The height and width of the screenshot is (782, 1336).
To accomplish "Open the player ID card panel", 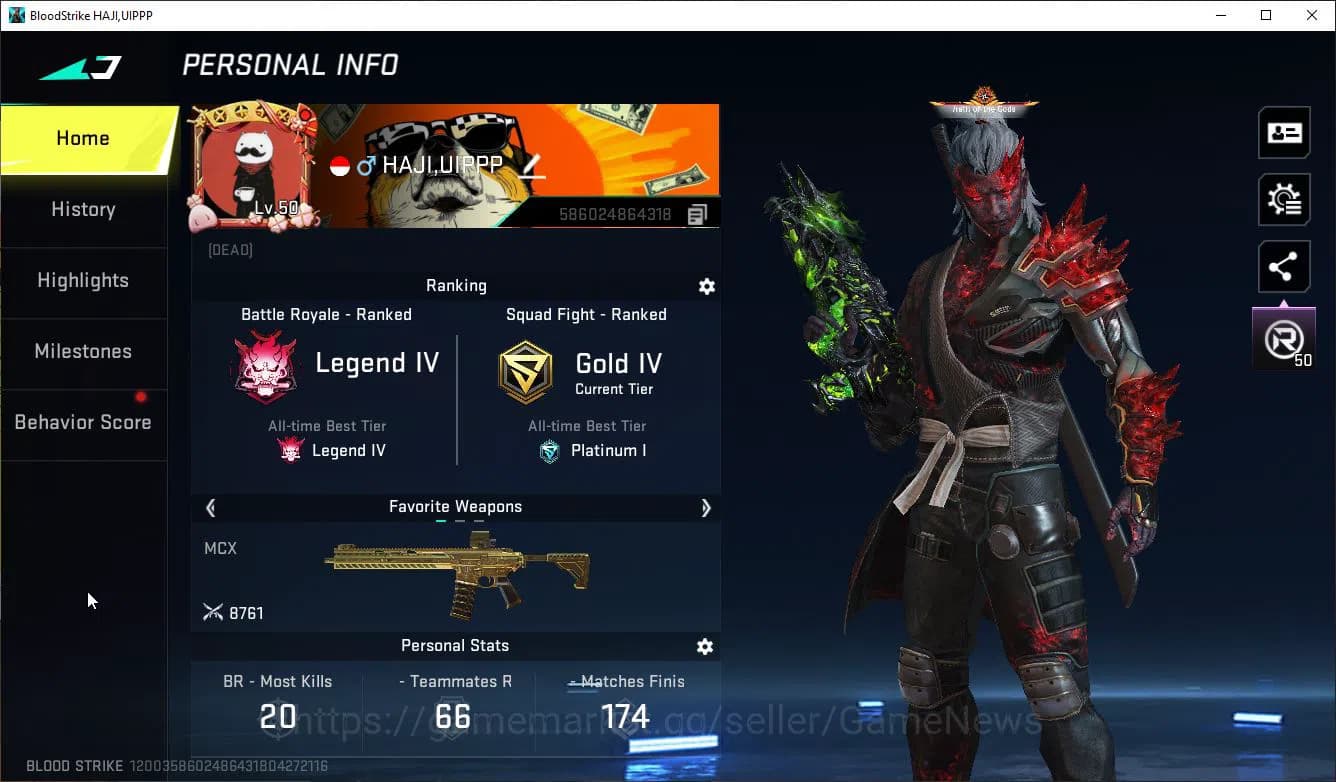I will pyautogui.click(x=1284, y=132).
